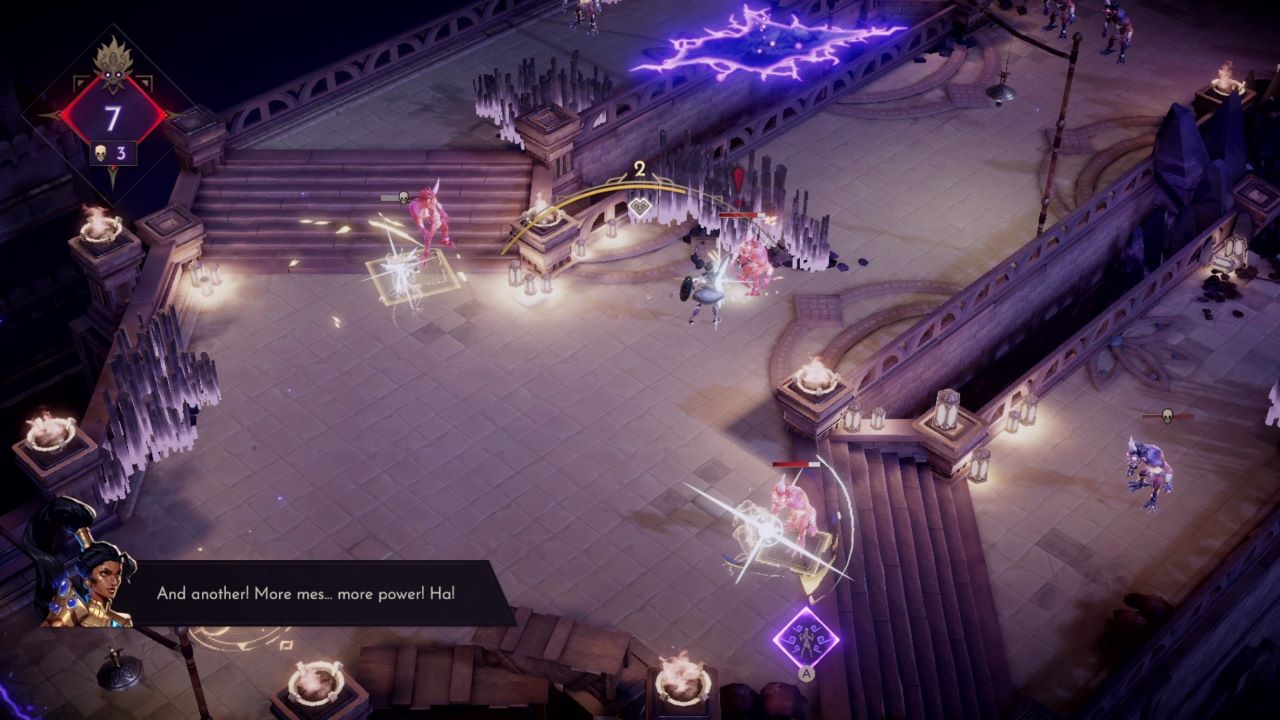This screenshot has height=720, width=1280.
Task: Click the heart-shaped gem icon under the wave meter
Action: point(640,206)
